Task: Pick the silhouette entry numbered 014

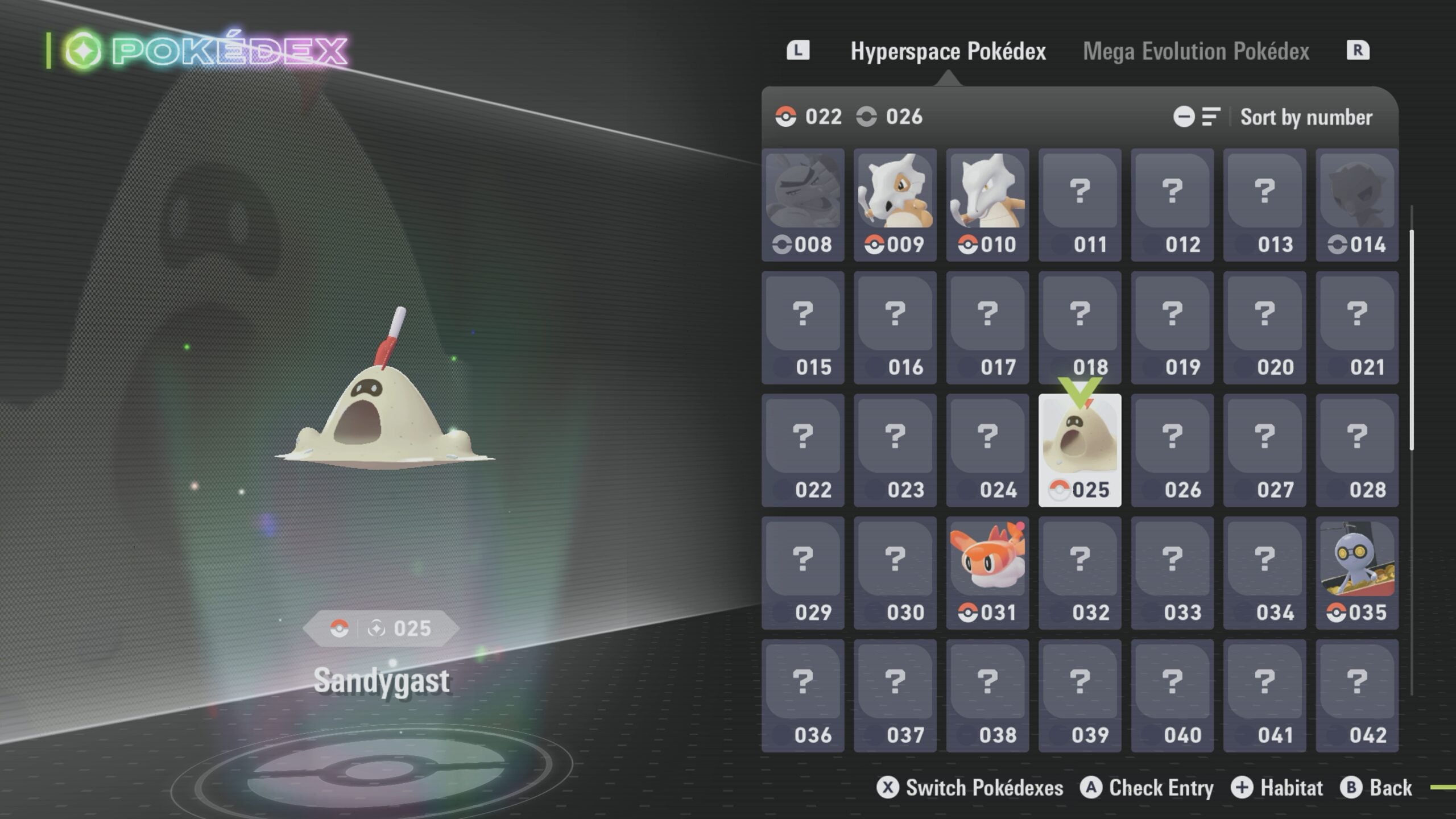Action: coord(1356,205)
